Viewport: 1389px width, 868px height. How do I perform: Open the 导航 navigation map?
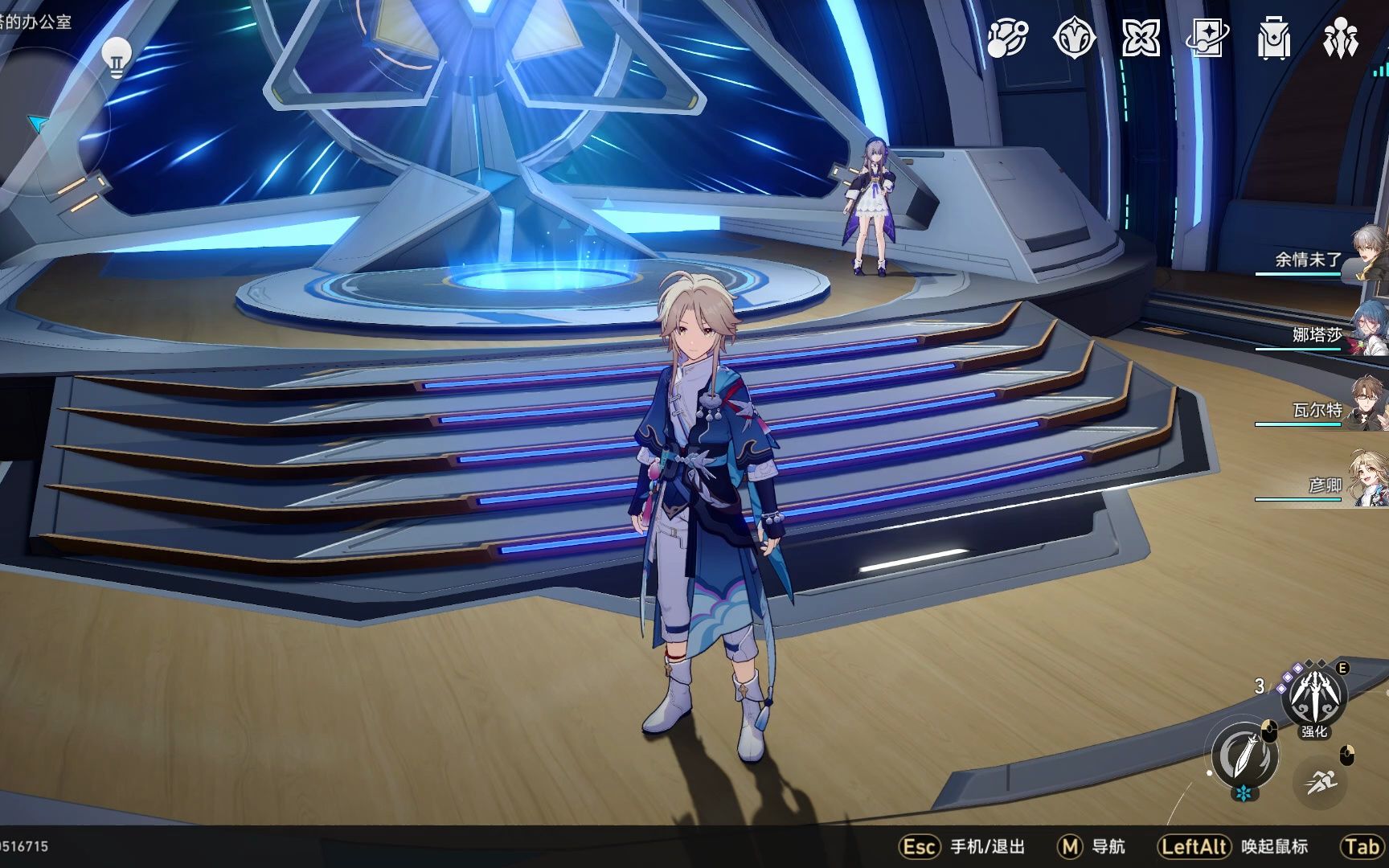[1092, 846]
